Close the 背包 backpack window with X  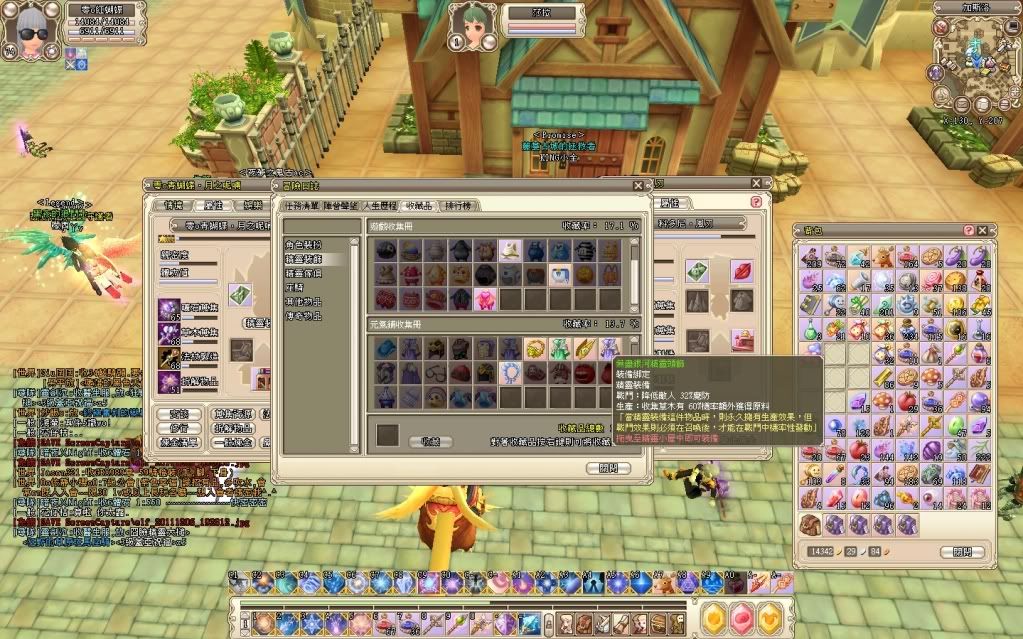pyautogui.click(x=983, y=230)
